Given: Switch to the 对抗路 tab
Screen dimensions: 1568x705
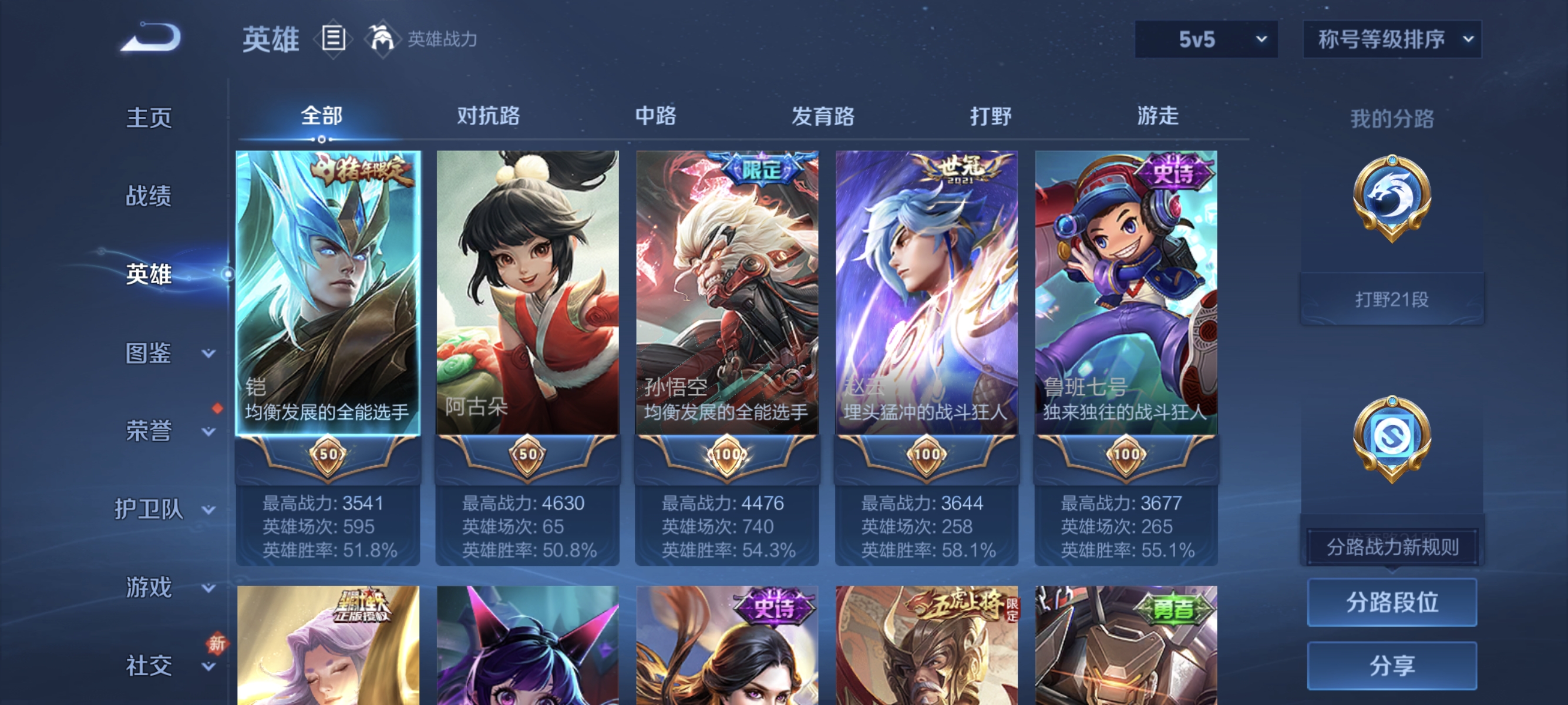Looking at the screenshot, I should point(488,117).
